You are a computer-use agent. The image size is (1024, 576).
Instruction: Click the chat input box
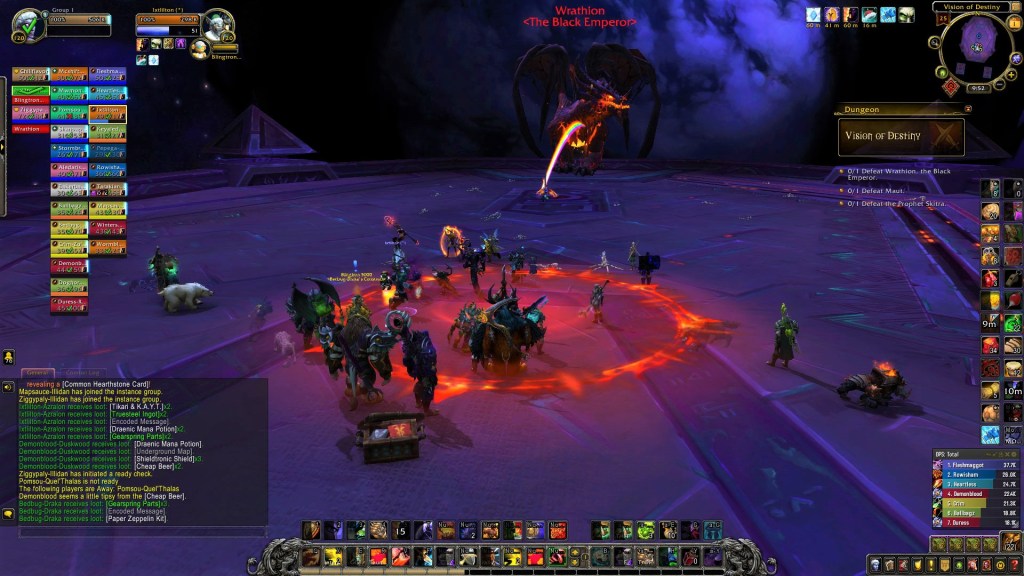pos(140,532)
